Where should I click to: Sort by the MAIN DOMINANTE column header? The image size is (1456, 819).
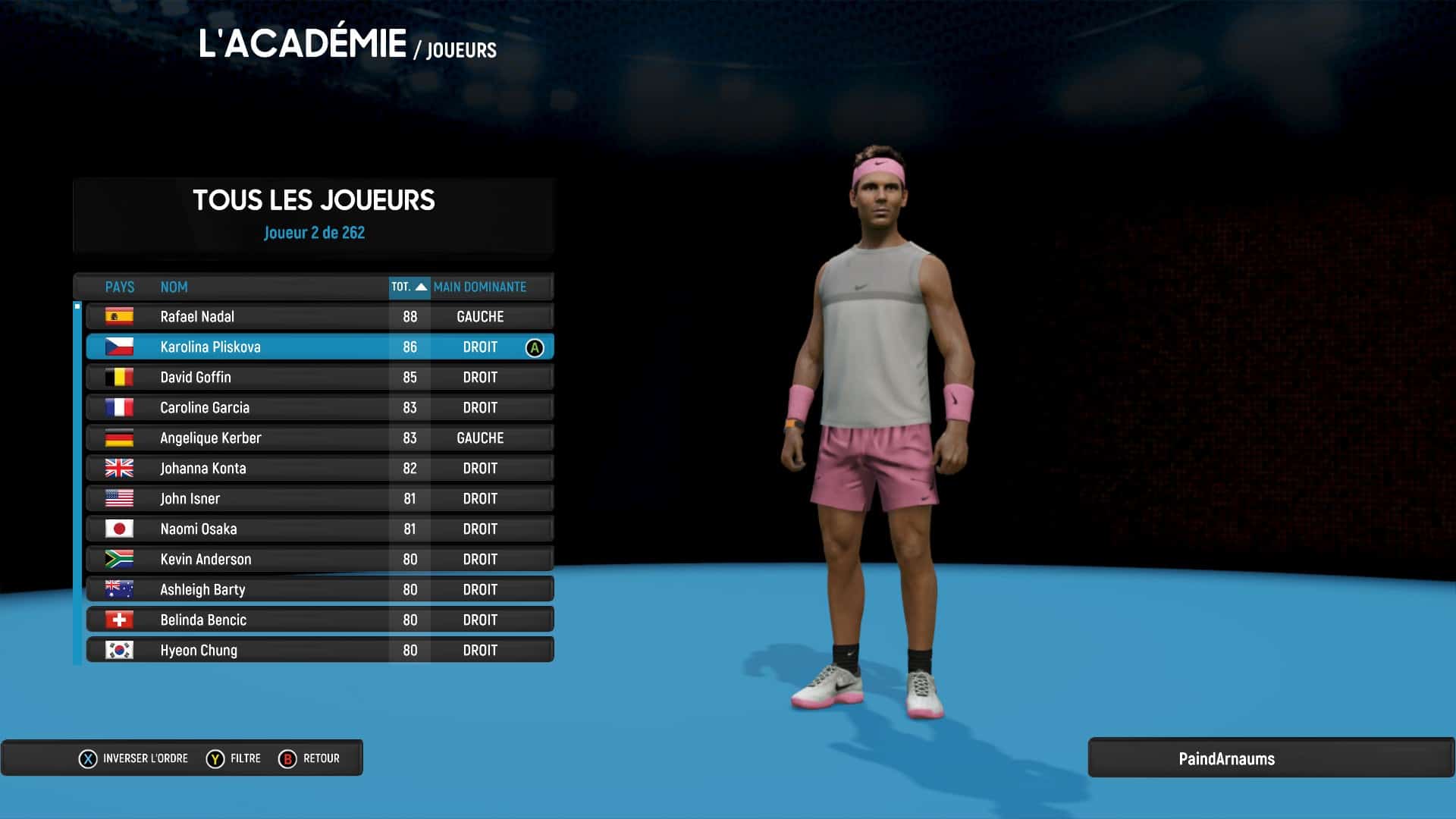pos(480,287)
